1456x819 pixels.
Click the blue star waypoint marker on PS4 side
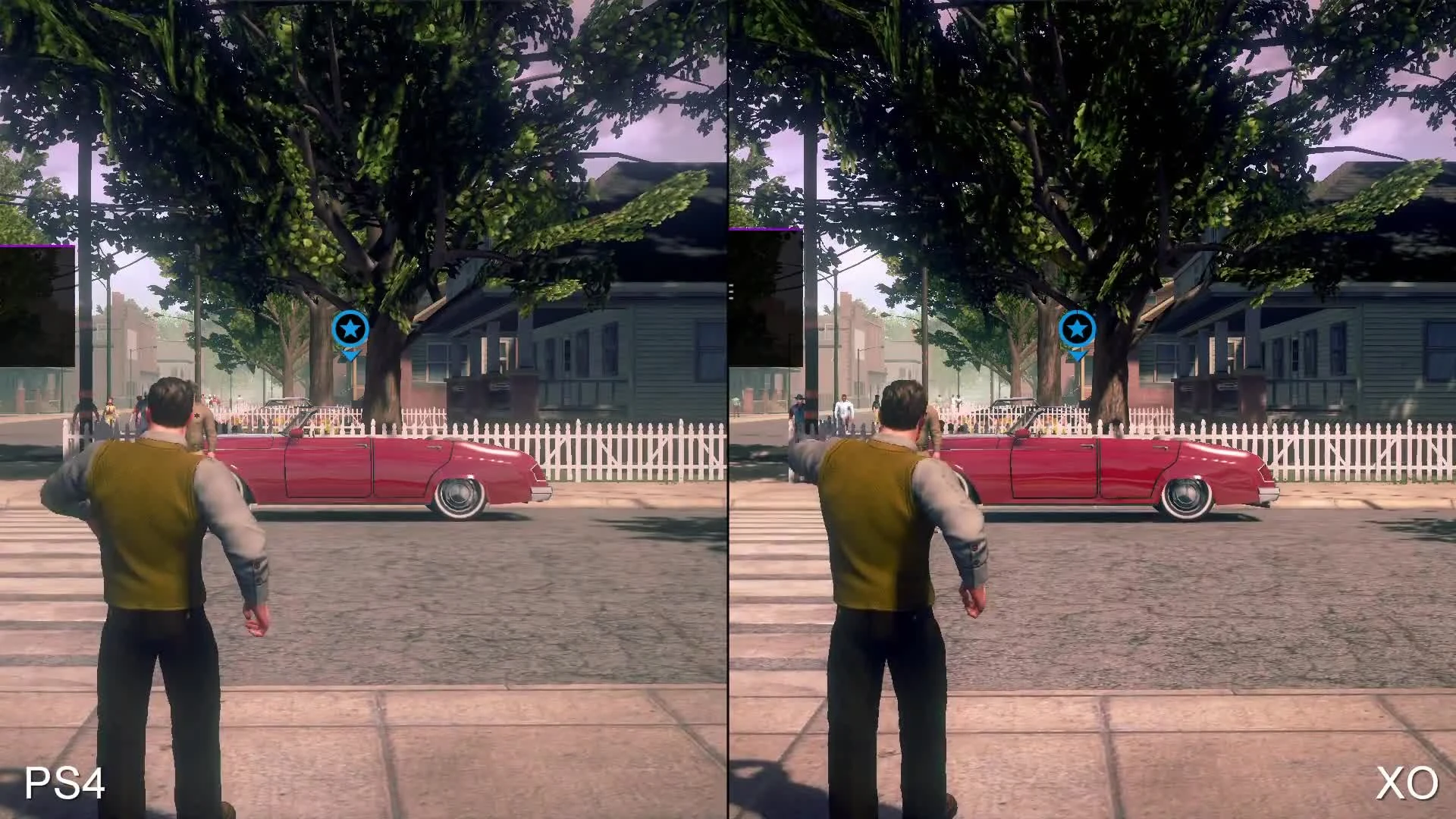[x=349, y=329]
